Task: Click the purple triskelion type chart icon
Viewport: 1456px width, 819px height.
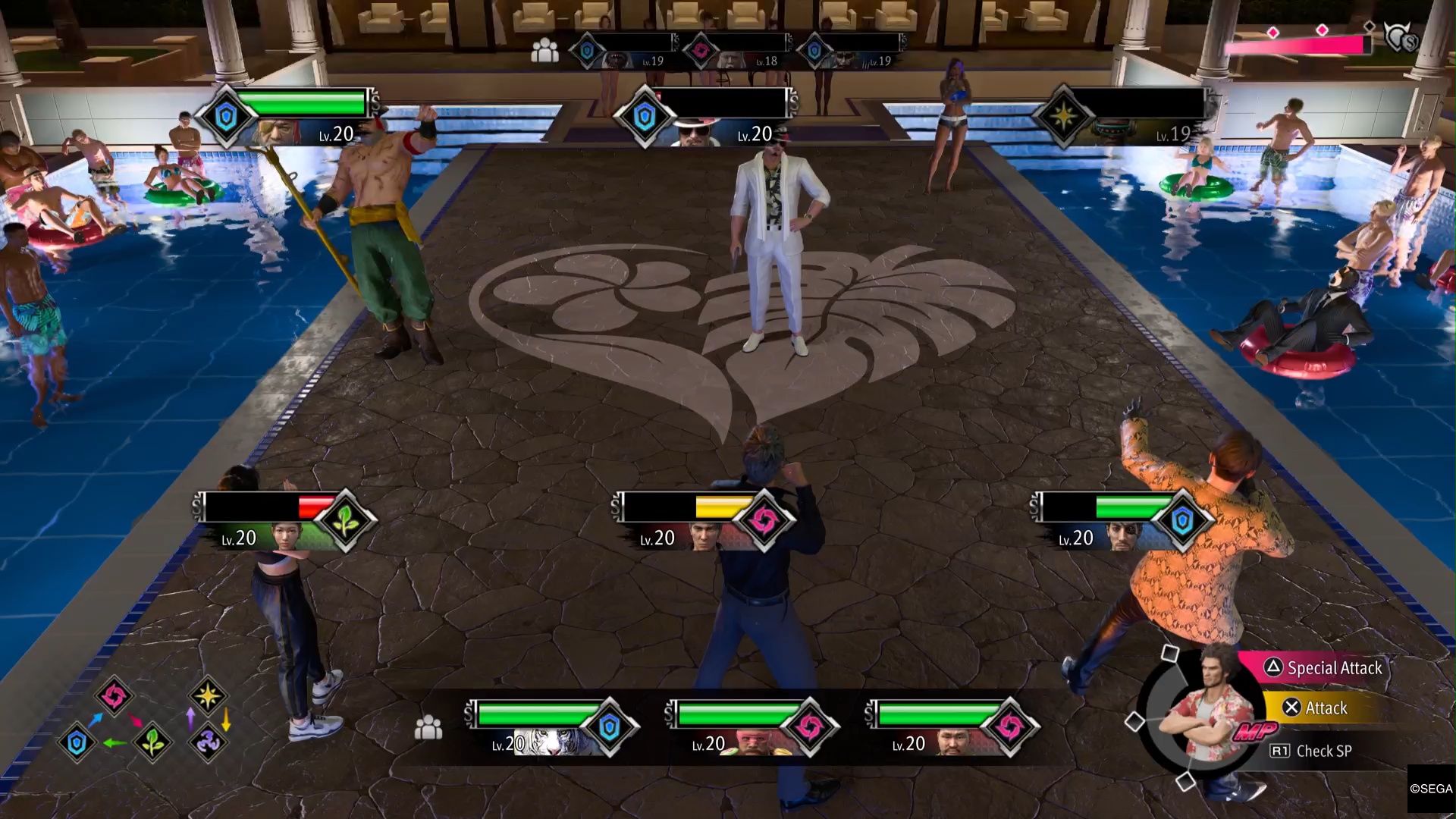Action: click(x=207, y=742)
